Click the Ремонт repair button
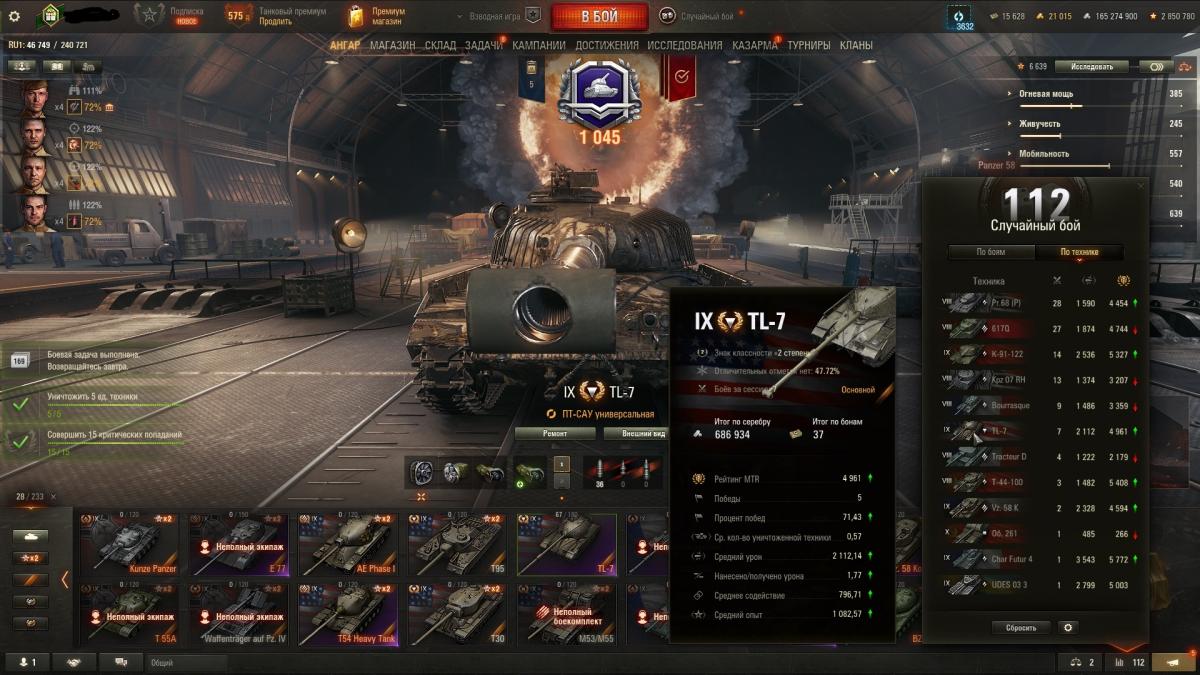 coord(555,434)
